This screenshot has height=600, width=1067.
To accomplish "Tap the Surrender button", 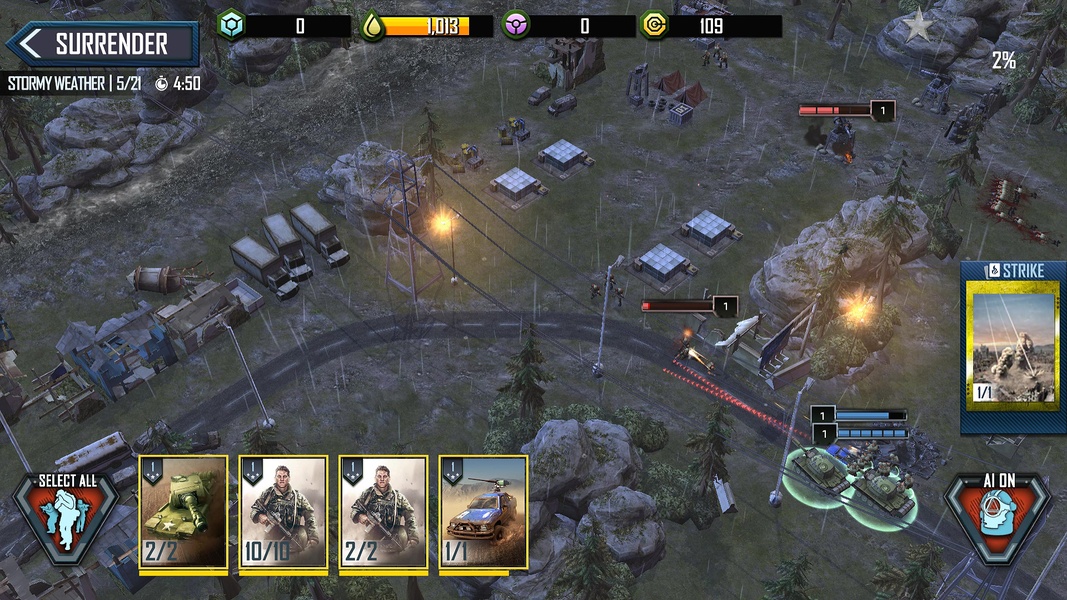I will (x=101, y=44).
